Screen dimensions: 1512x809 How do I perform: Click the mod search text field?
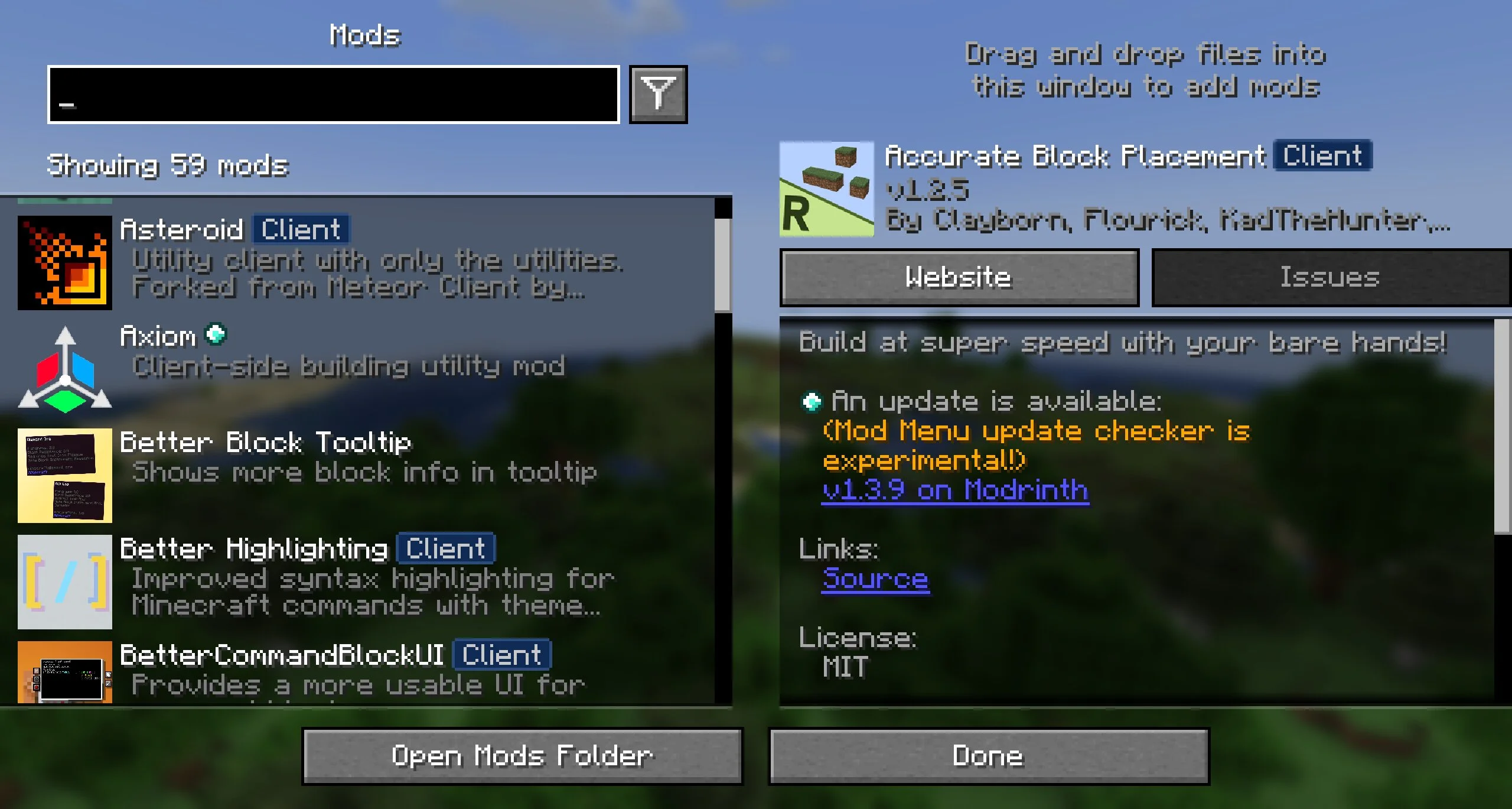click(334, 95)
